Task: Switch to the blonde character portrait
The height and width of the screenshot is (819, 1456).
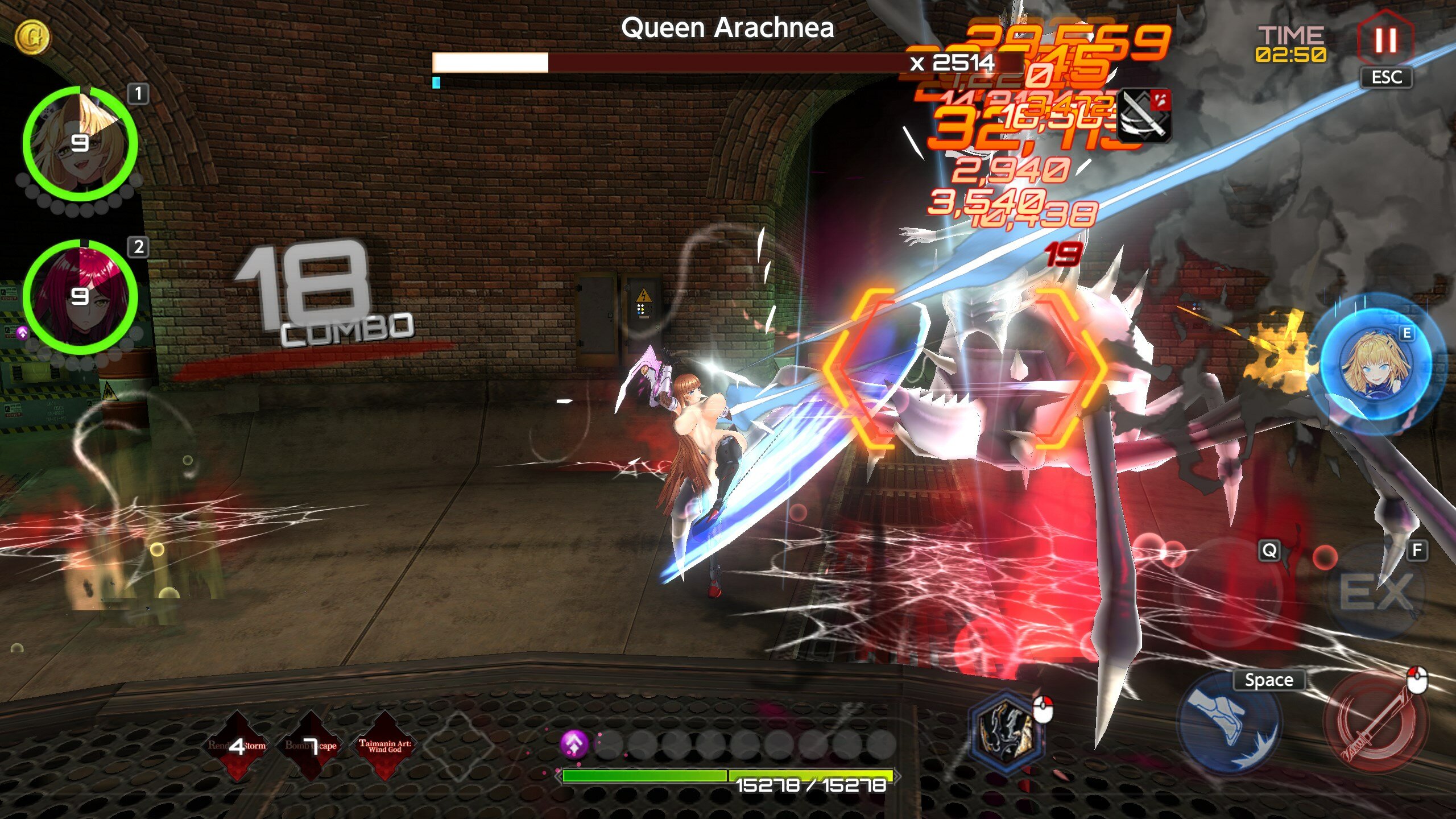Action: click(80, 143)
